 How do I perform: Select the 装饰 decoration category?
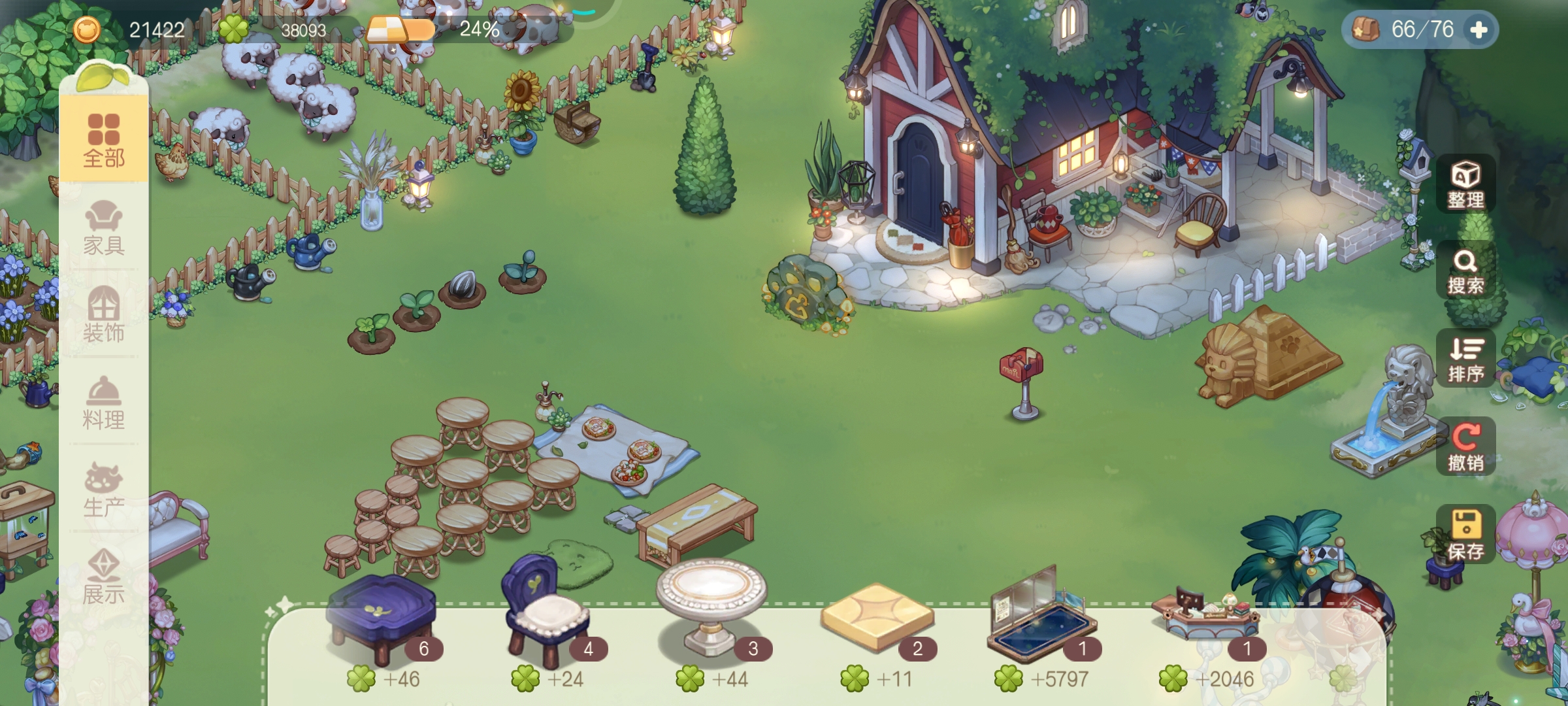pos(104,314)
